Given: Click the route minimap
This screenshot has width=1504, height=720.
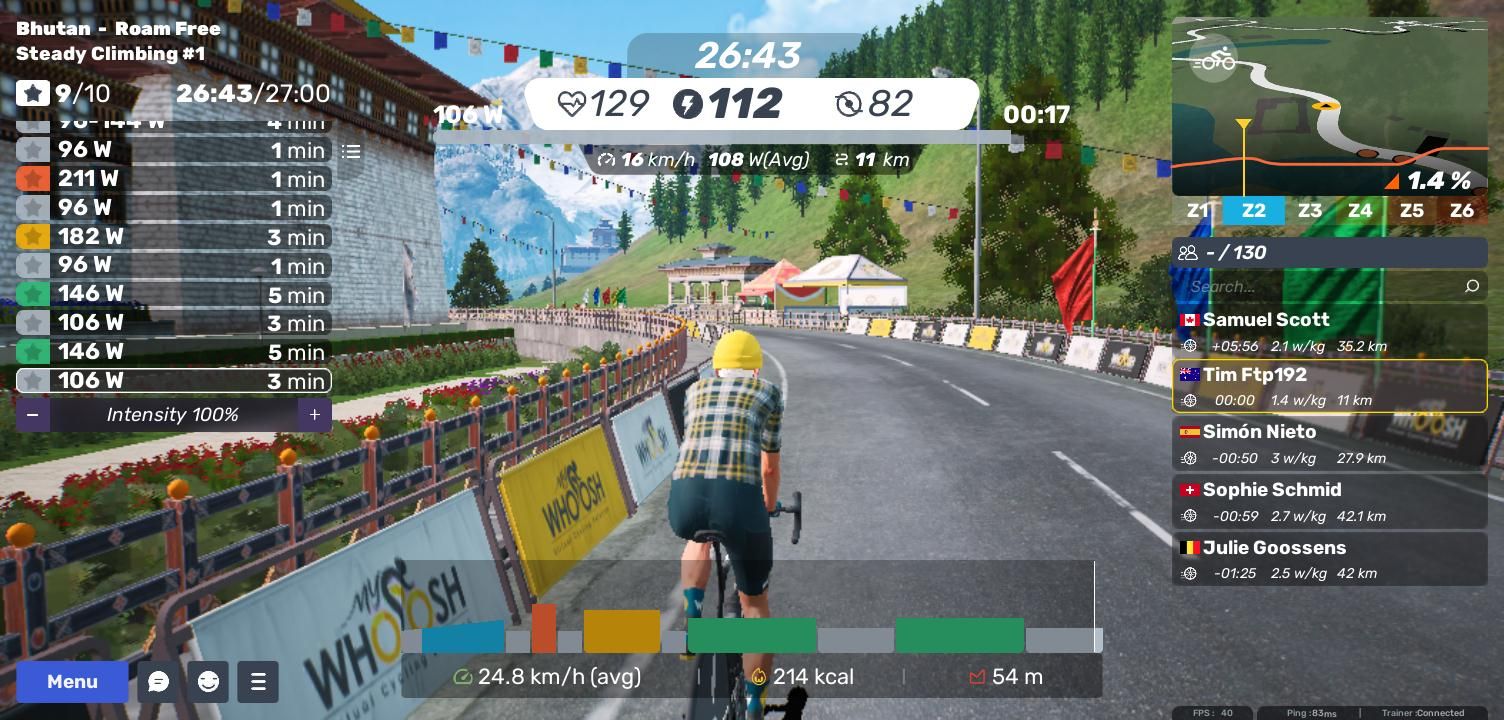Looking at the screenshot, I should 1329,108.
